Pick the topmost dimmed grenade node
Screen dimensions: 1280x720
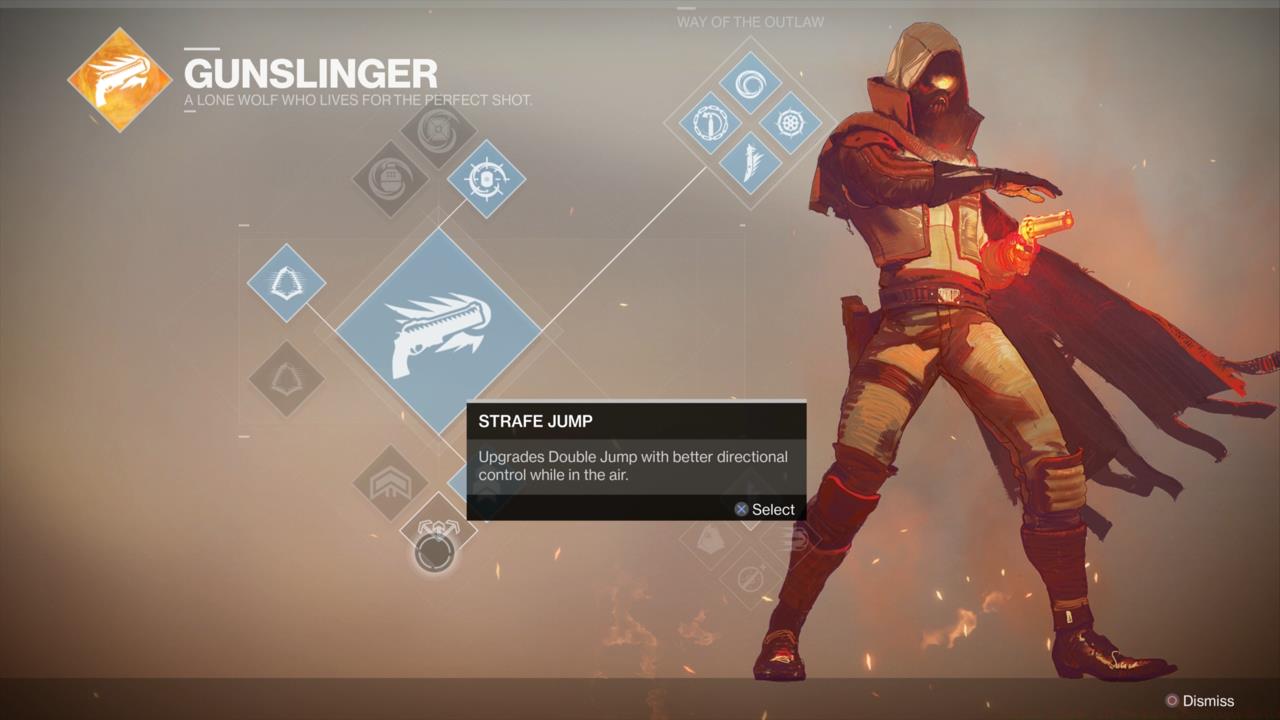click(x=438, y=131)
